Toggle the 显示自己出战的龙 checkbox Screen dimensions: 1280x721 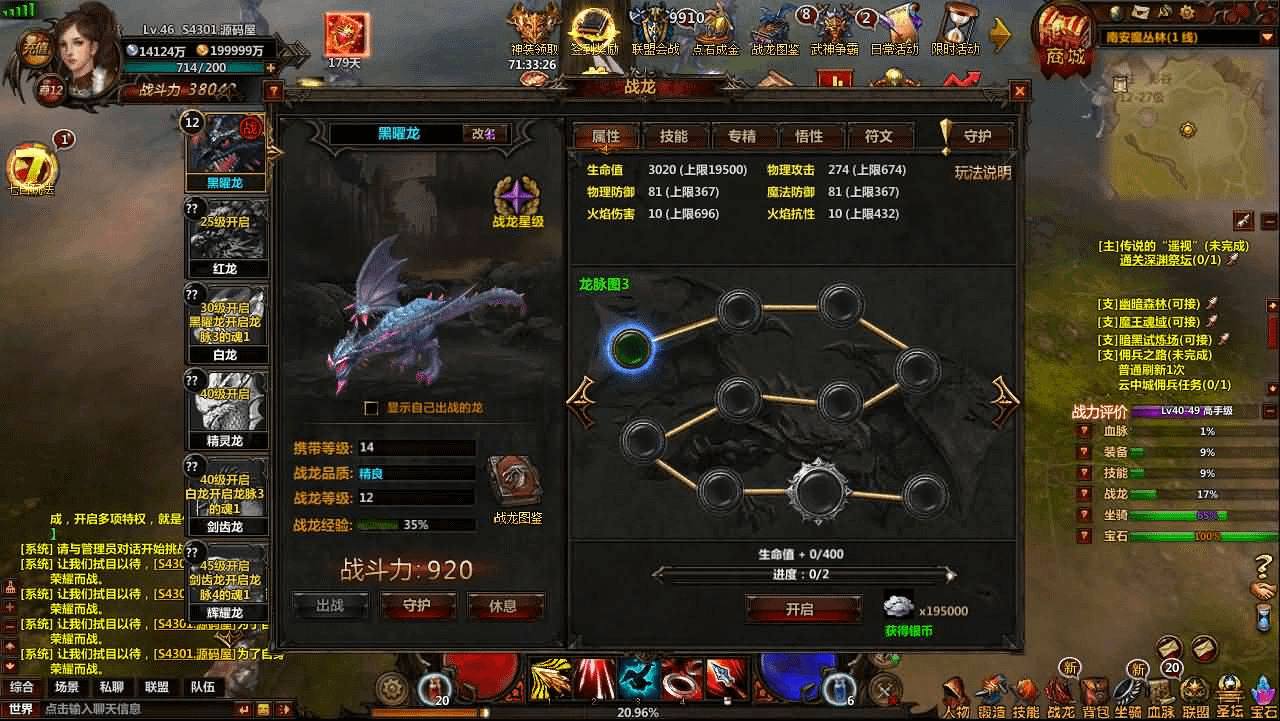pyautogui.click(x=371, y=408)
